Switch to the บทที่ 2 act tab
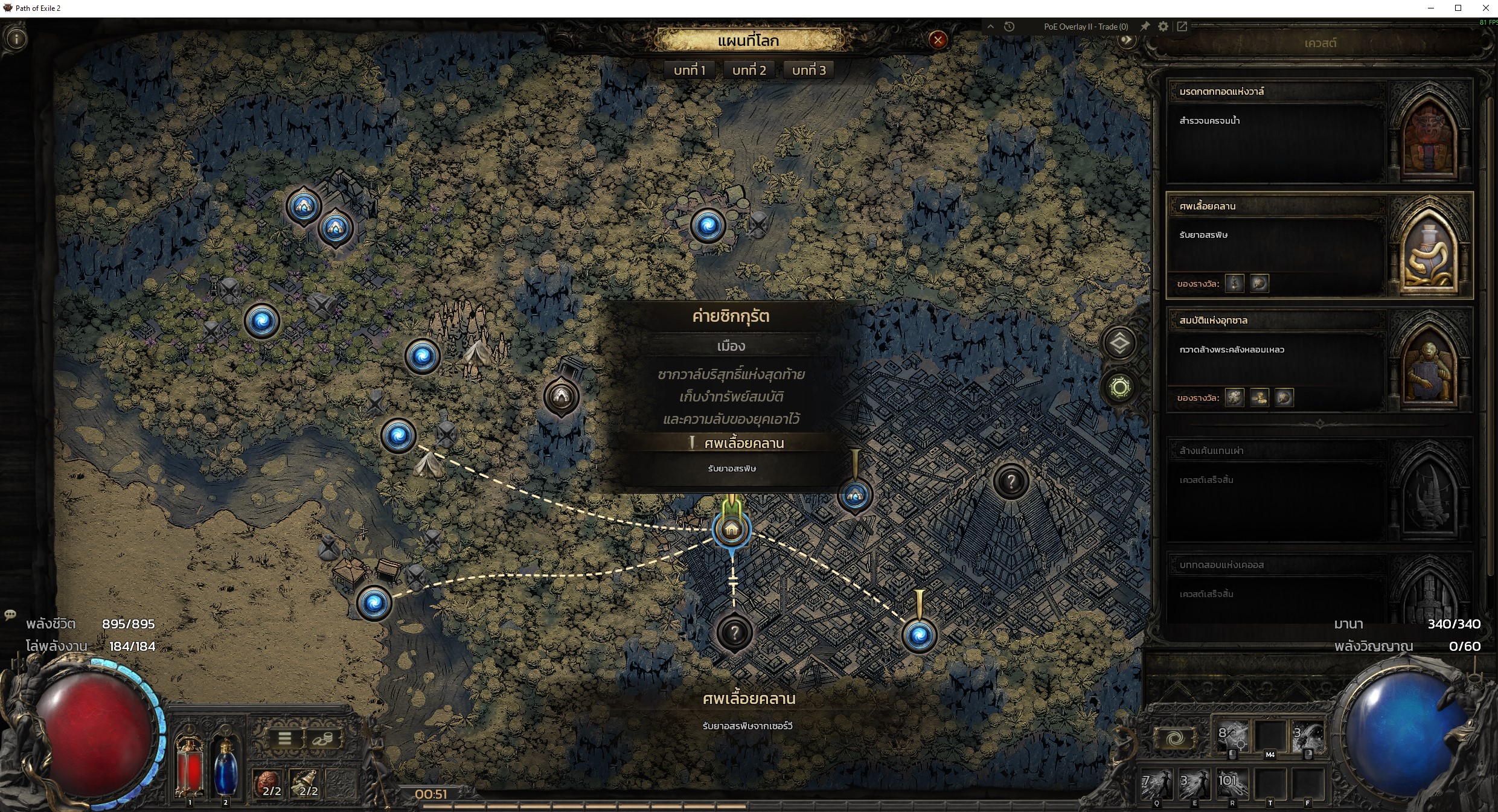Image resolution: width=1498 pixels, height=812 pixels. click(x=749, y=70)
